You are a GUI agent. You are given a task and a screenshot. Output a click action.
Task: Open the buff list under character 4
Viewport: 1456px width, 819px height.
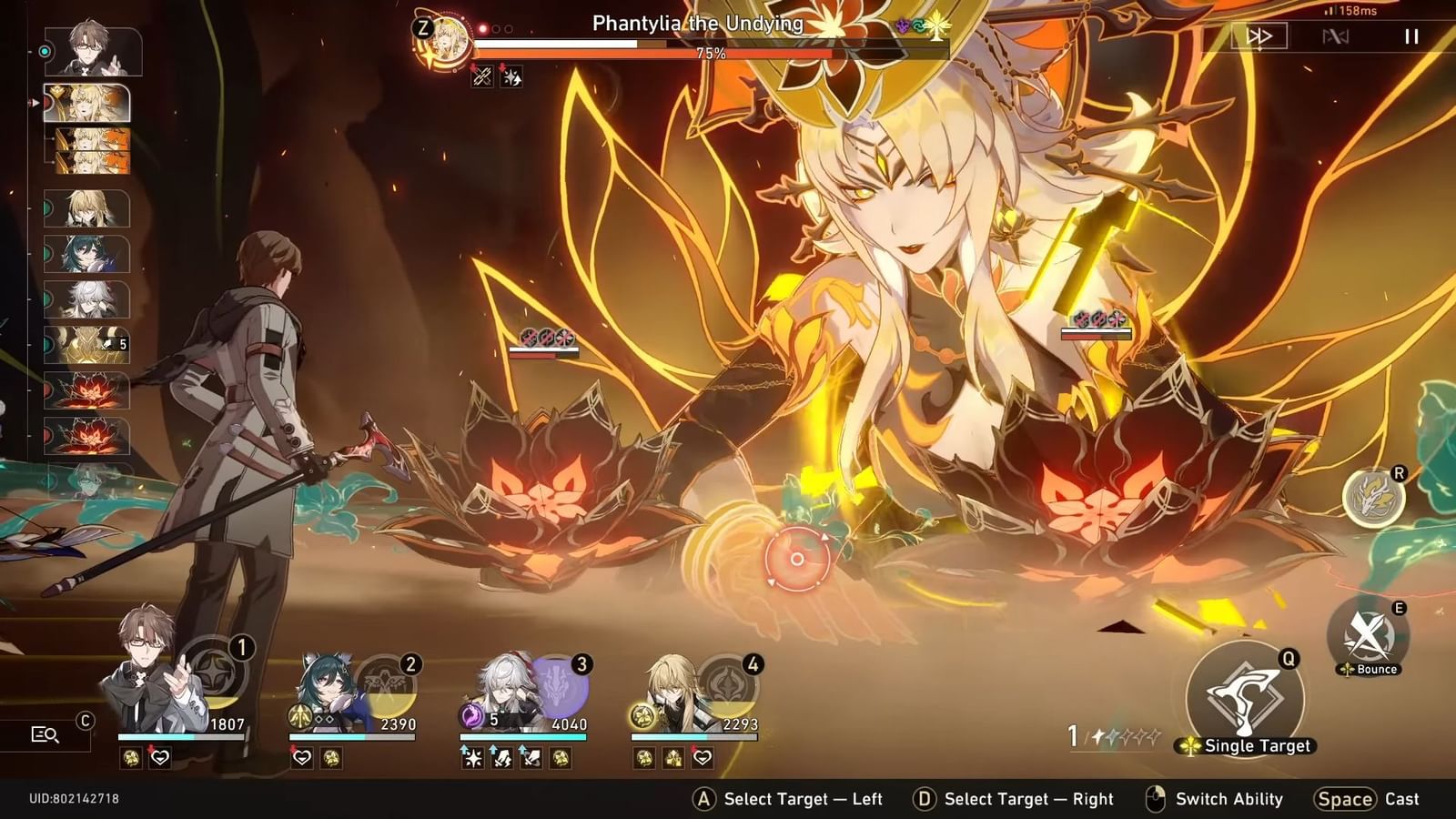click(x=672, y=757)
